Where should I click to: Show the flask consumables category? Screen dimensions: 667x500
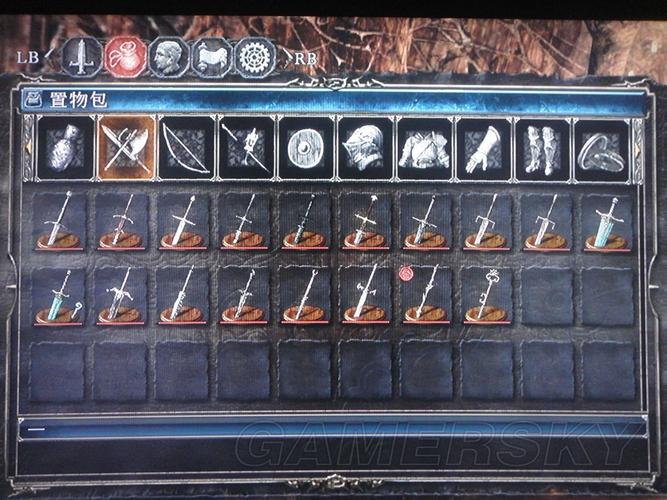[66, 149]
